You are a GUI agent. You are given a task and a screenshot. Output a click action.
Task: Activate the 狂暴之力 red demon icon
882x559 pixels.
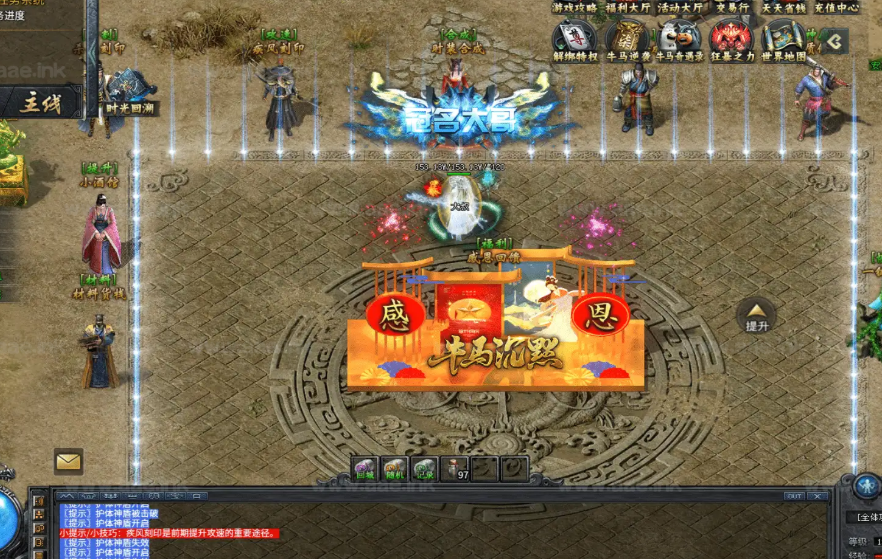click(731, 39)
